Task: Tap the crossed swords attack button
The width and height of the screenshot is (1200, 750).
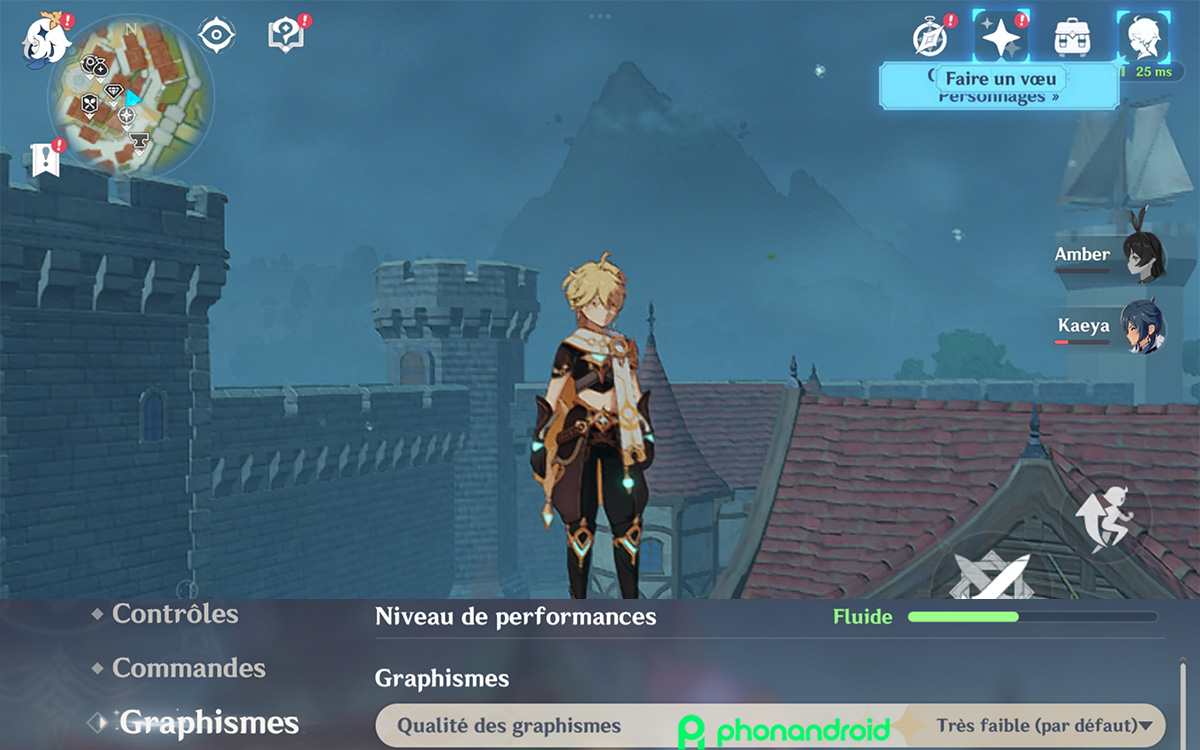Action: (988, 577)
